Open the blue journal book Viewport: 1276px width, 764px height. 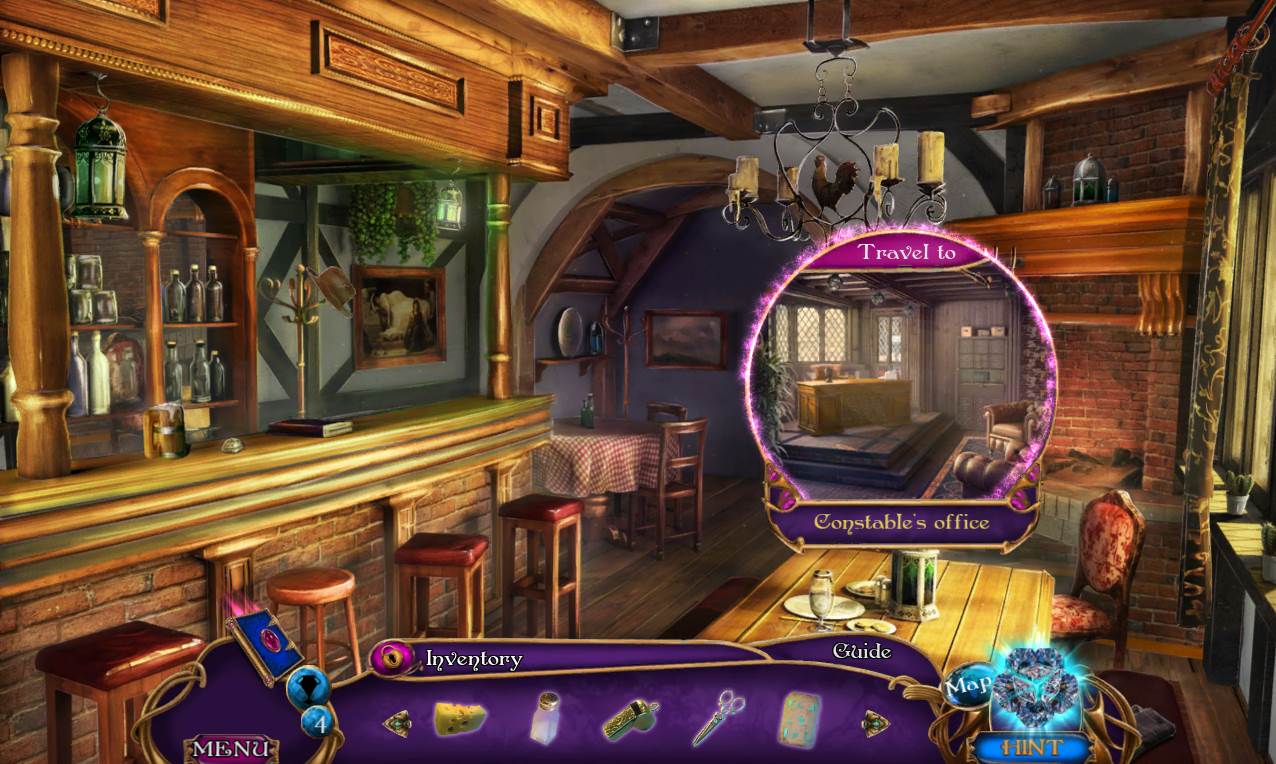click(264, 646)
